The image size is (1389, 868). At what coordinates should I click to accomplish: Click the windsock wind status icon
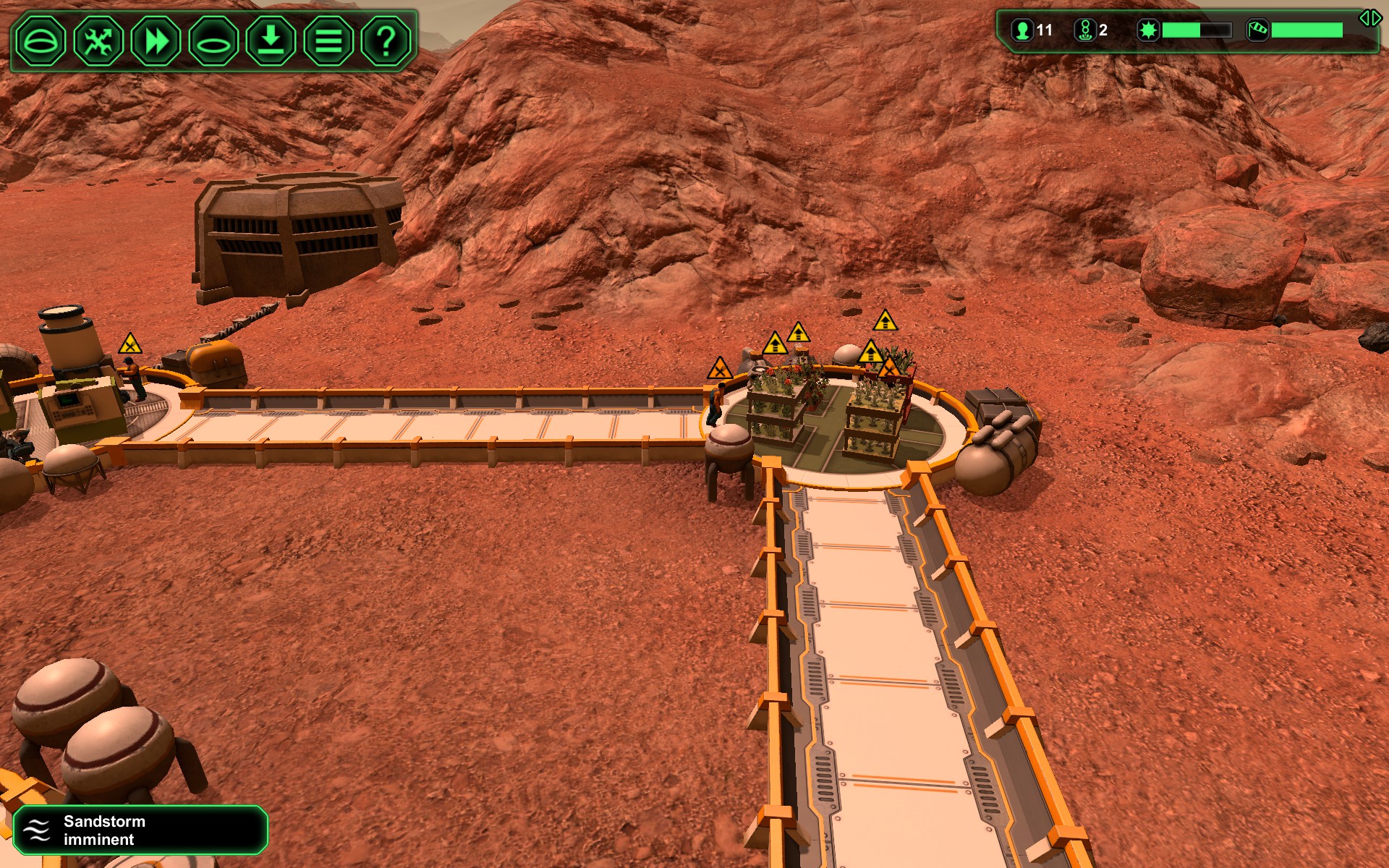1257,30
